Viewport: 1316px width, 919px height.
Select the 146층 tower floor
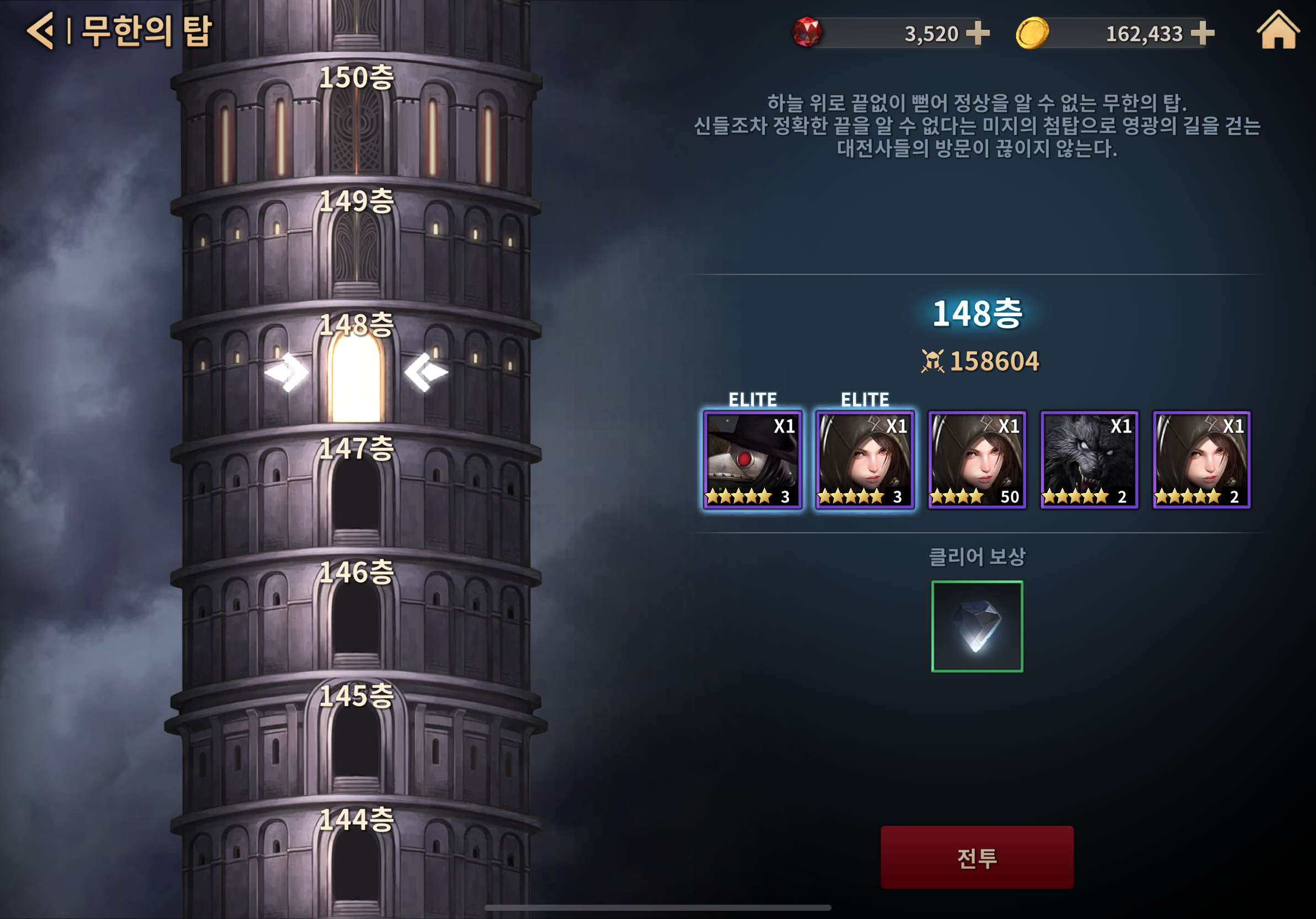[356, 616]
